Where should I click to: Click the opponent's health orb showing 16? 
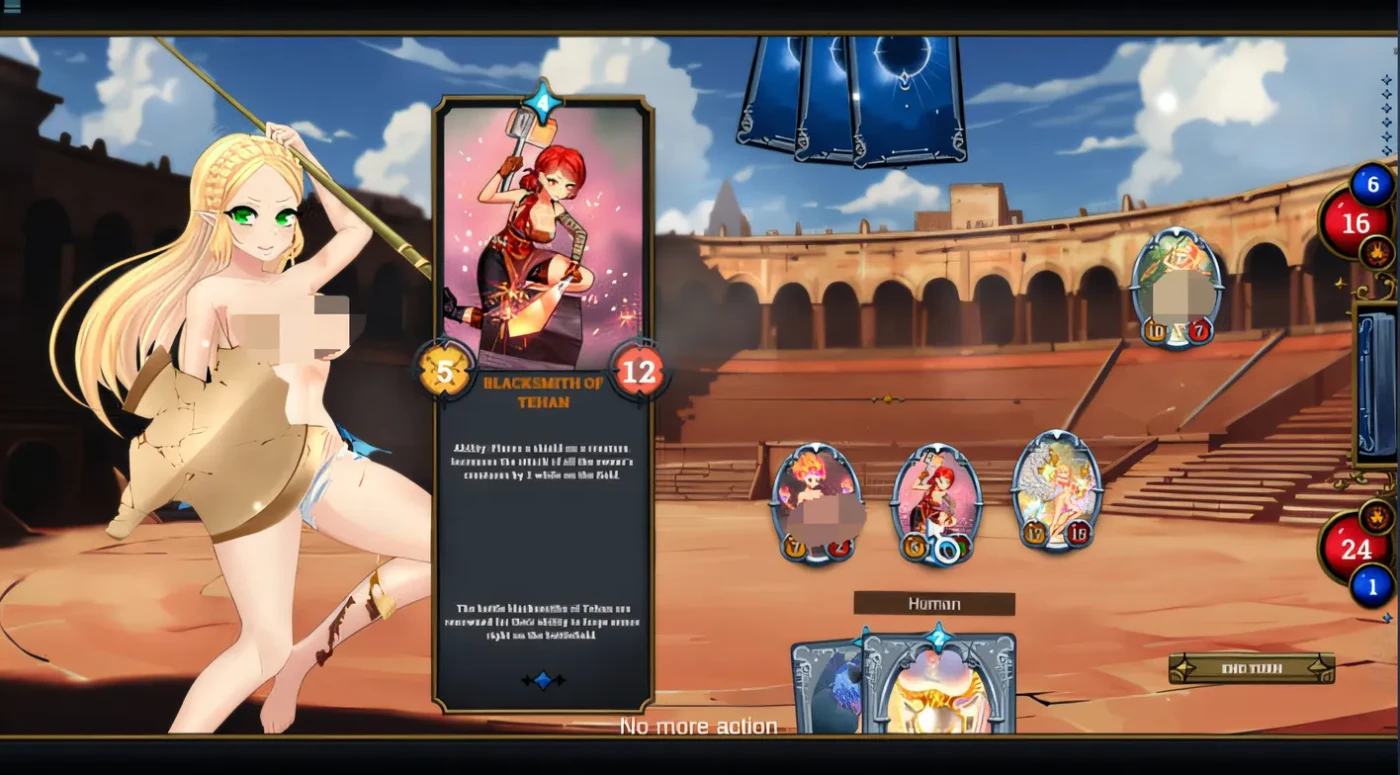(x=1357, y=223)
